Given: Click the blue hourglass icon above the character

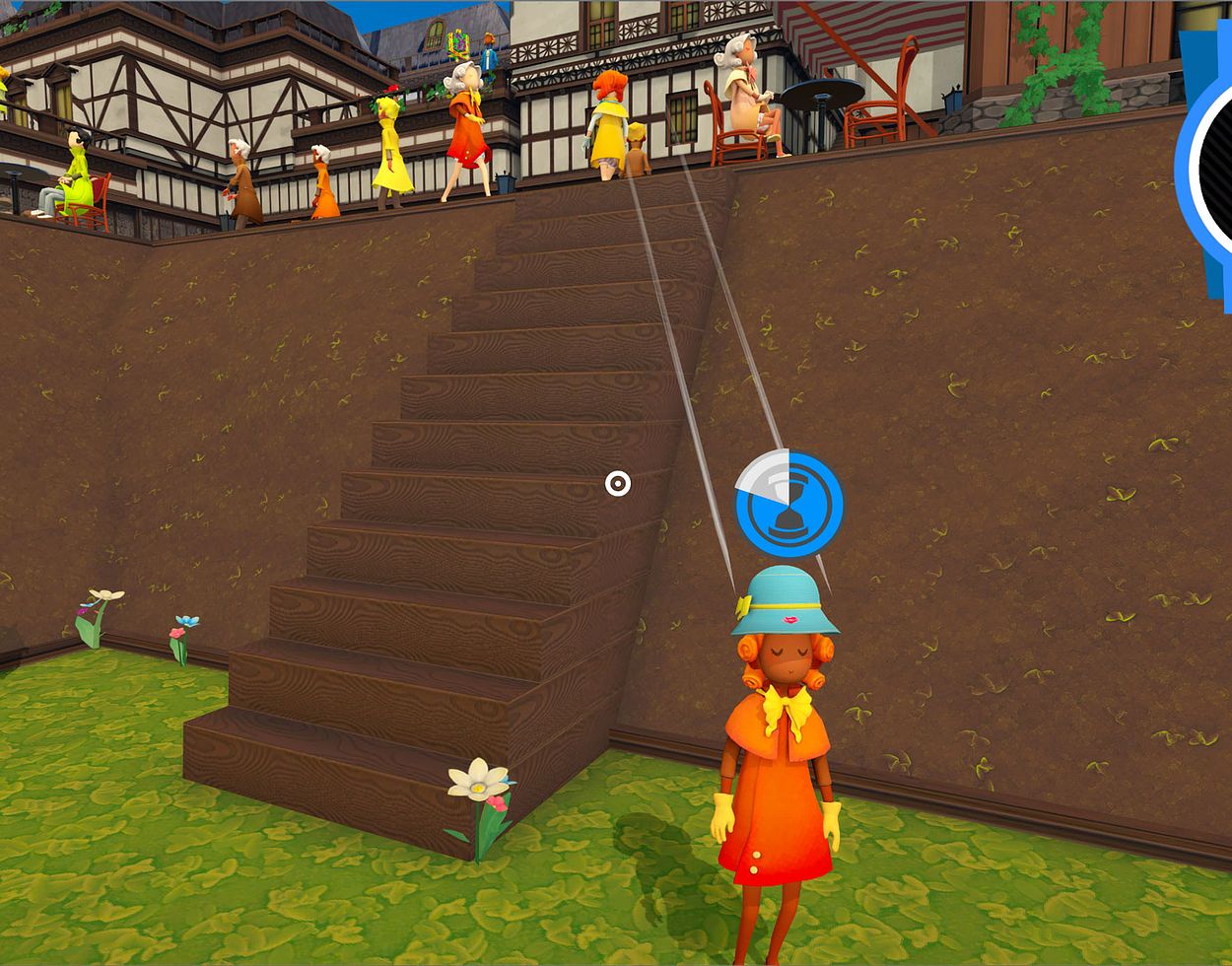Looking at the screenshot, I should (x=789, y=504).
